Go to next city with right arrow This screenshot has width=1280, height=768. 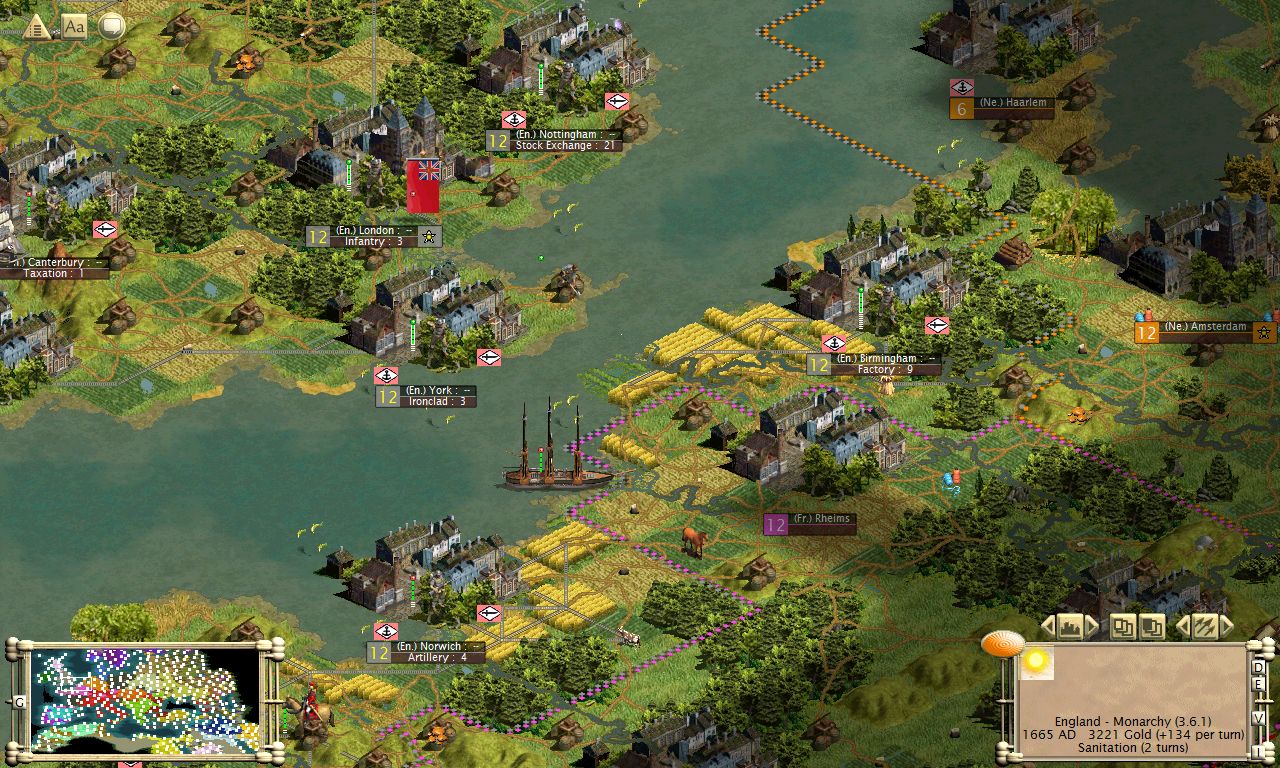[x=1092, y=627]
